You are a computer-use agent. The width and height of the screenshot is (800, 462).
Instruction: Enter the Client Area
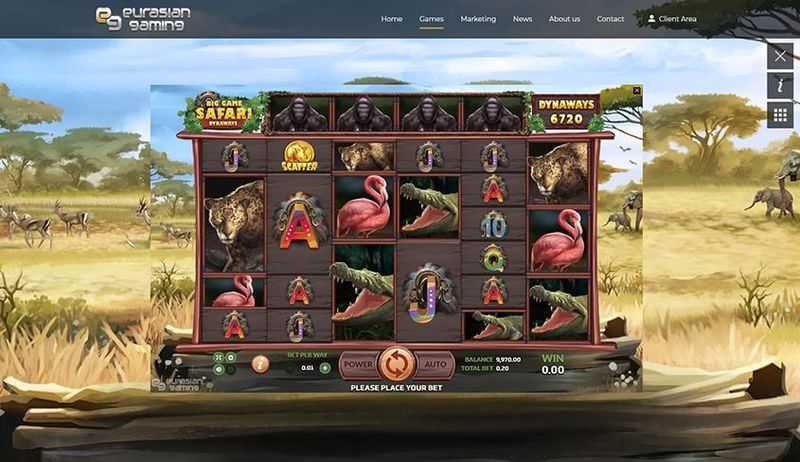click(x=672, y=19)
